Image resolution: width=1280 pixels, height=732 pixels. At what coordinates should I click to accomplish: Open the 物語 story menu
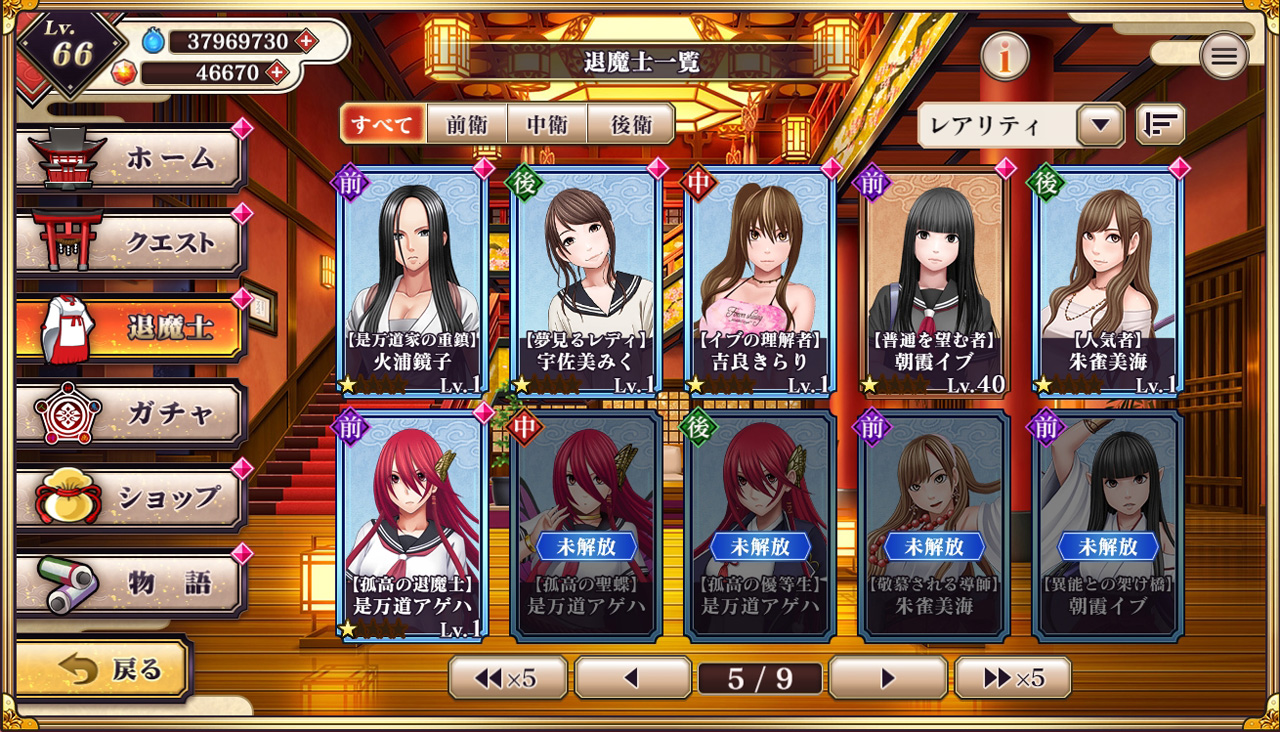coord(132,582)
